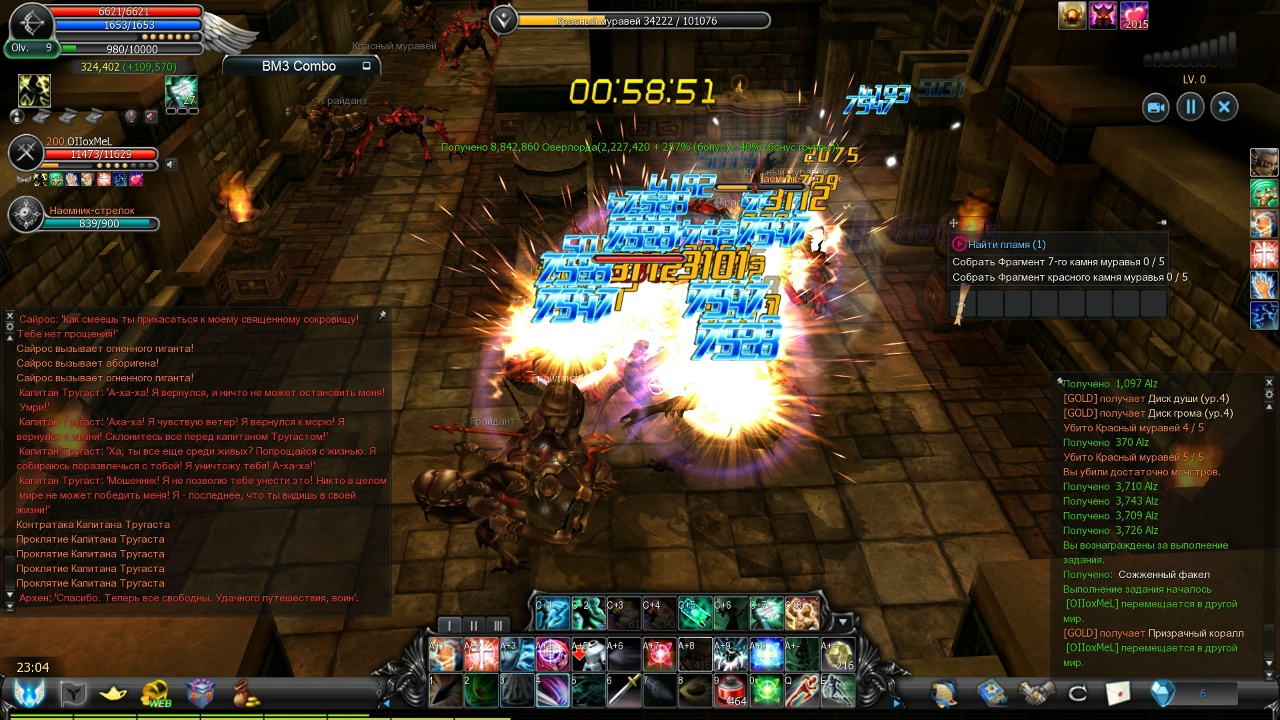Image resolution: width=1280 pixels, height=720 pixels.
Task: Switch to quickslot bar page II
Action: pyautogui.click(x=474, y=626)
